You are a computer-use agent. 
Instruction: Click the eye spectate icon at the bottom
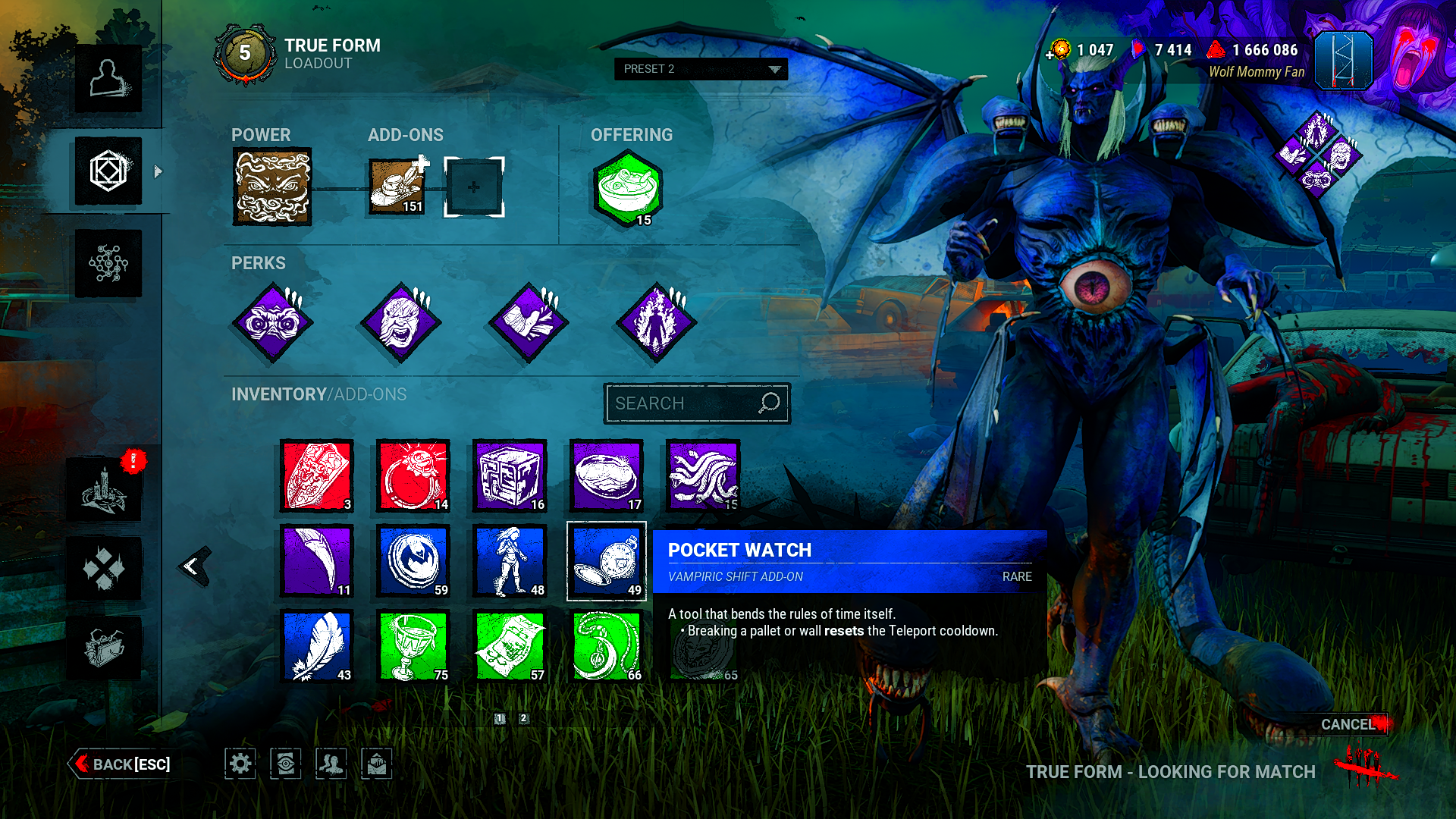click(x=286, y=764)
